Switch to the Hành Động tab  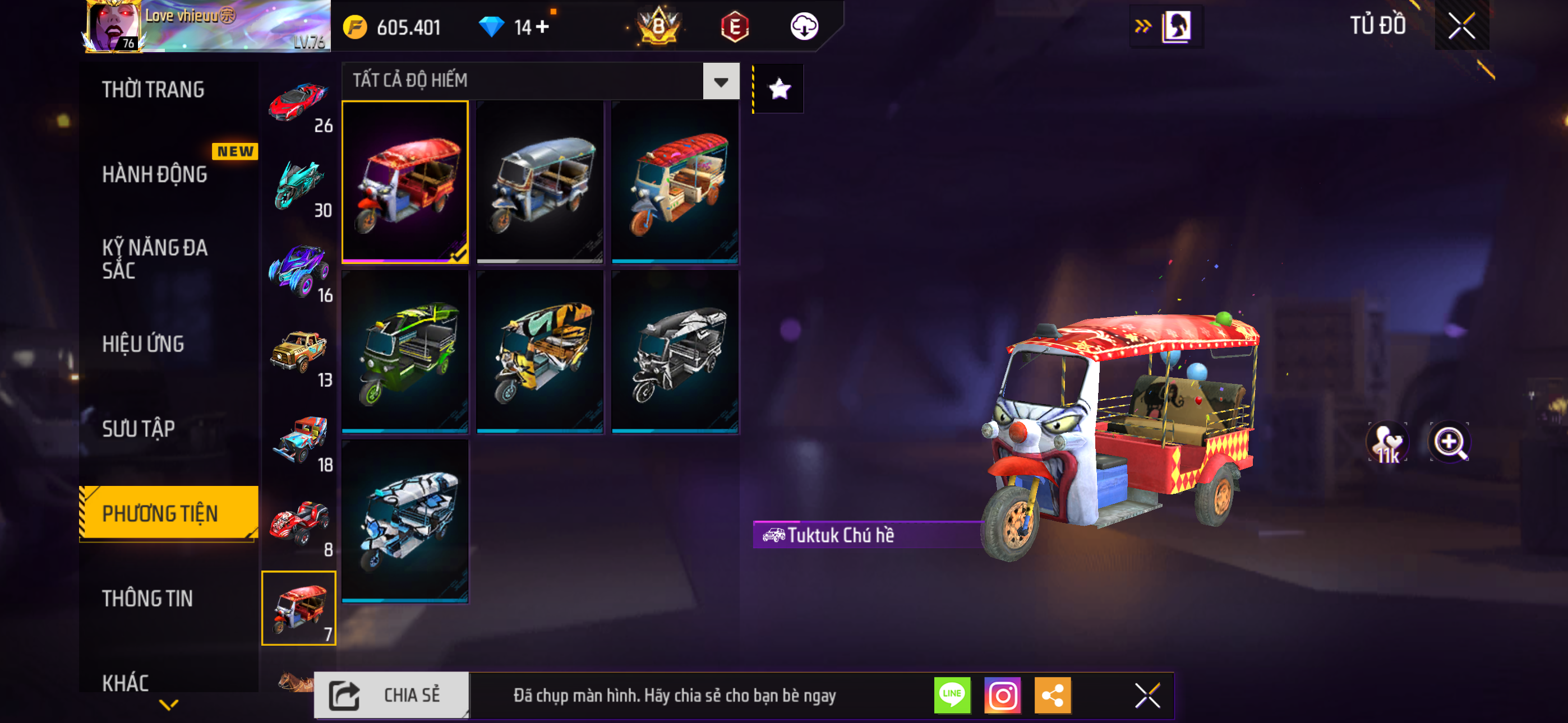point(155,175)
